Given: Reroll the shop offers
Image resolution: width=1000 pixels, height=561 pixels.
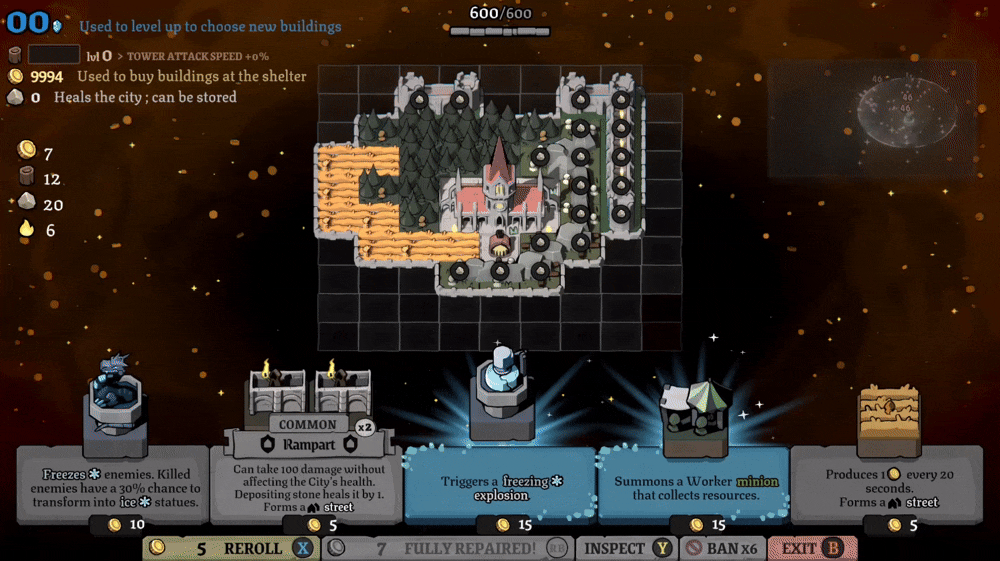Looking at the screenshot, I should coord(230,548).
